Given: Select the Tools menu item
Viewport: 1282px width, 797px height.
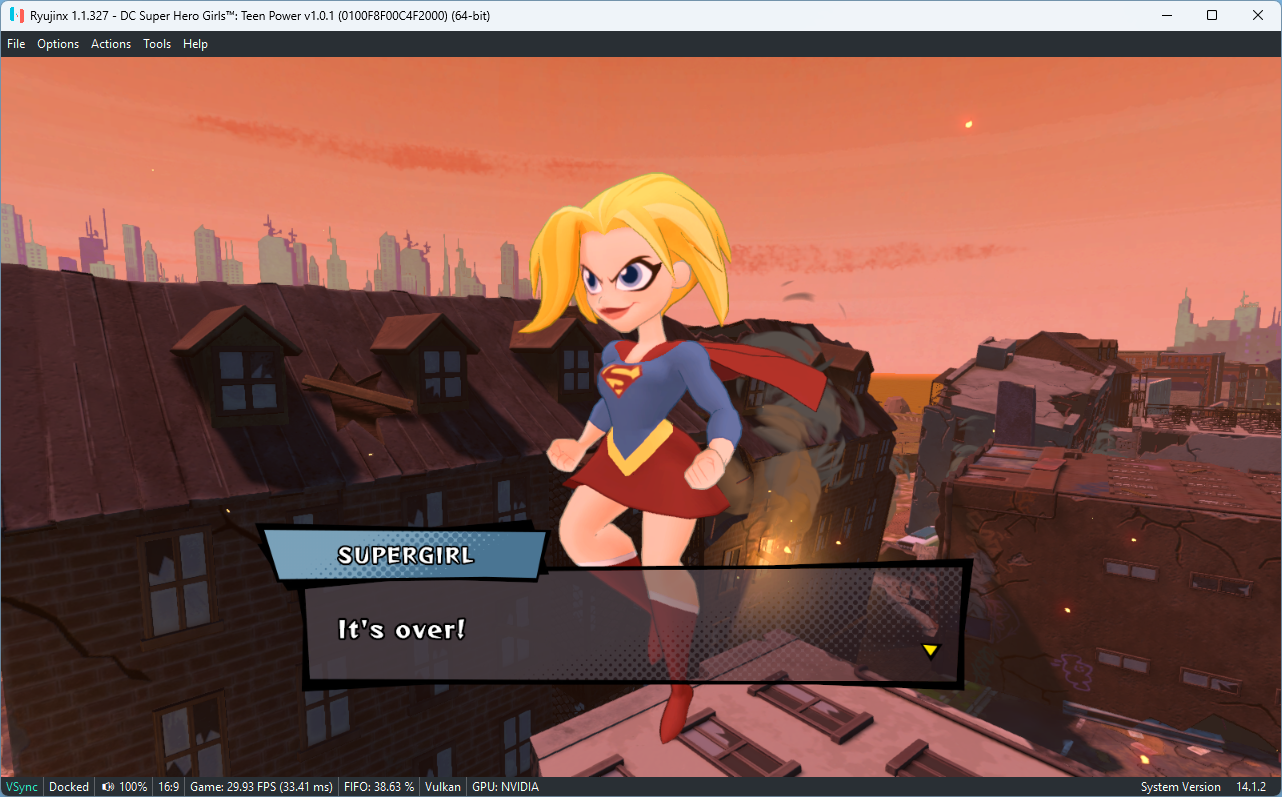Looking at the screenshot, I should [156, 43].
